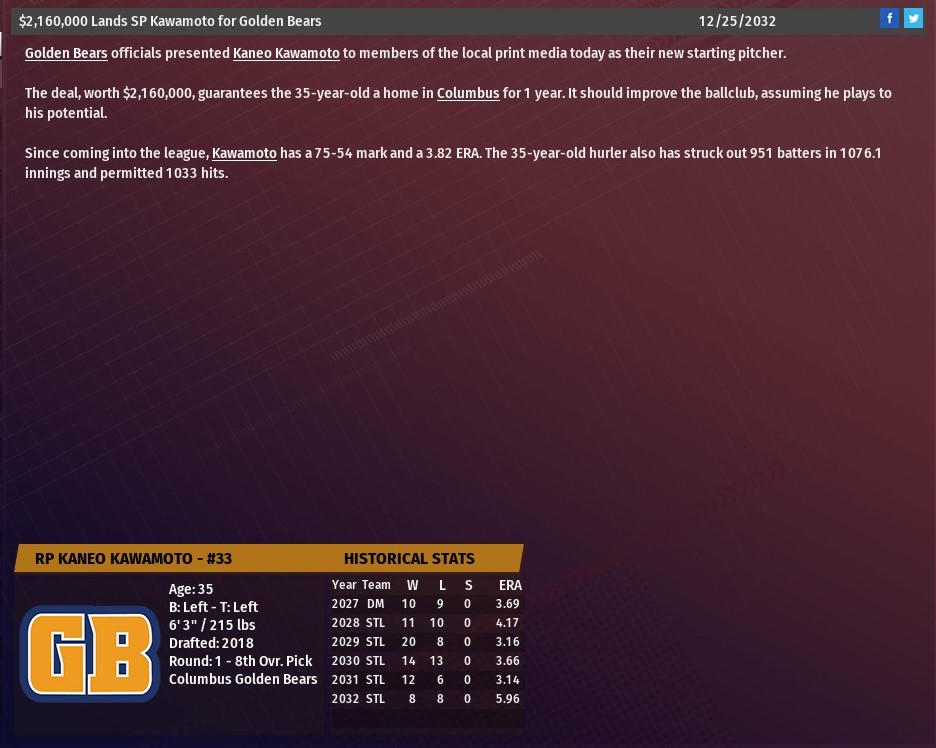Follow the Columbus city link

pyautogui.click(x=468, y=93)
